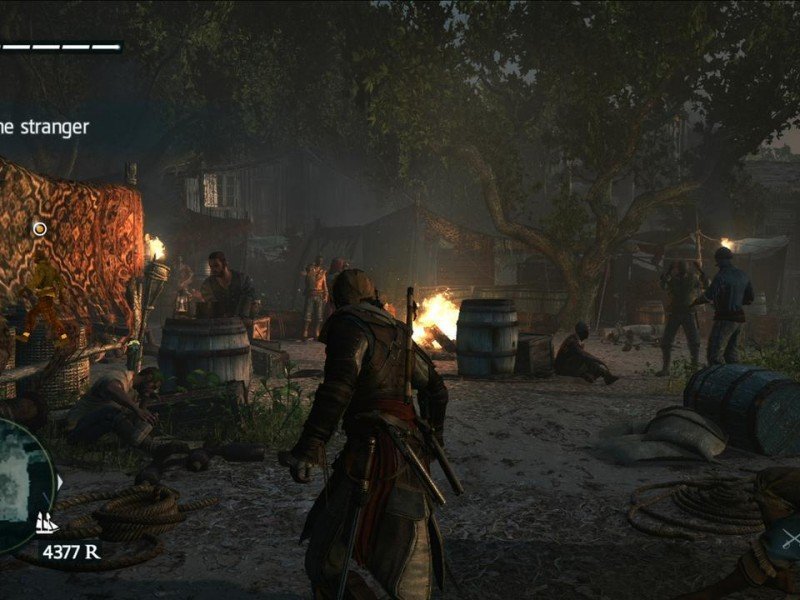Click the stranger objective text
The width and height of the screenshot is (800, 600).
pos(44,127)
